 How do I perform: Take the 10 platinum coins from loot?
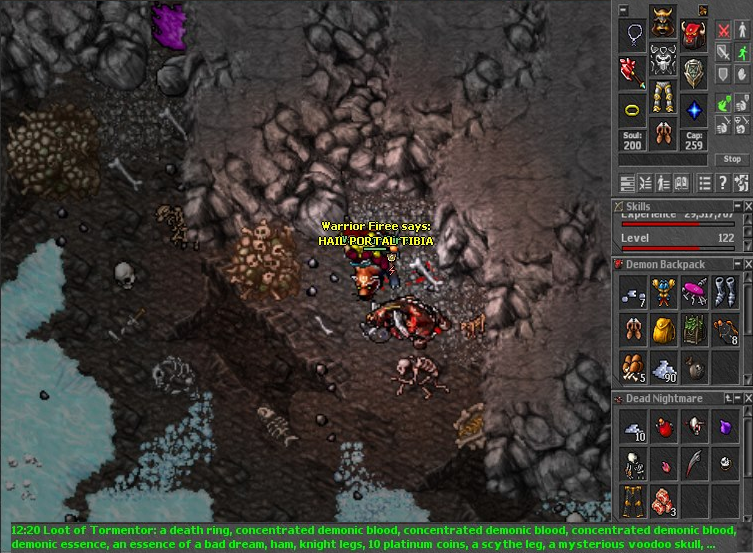(632, 428)
